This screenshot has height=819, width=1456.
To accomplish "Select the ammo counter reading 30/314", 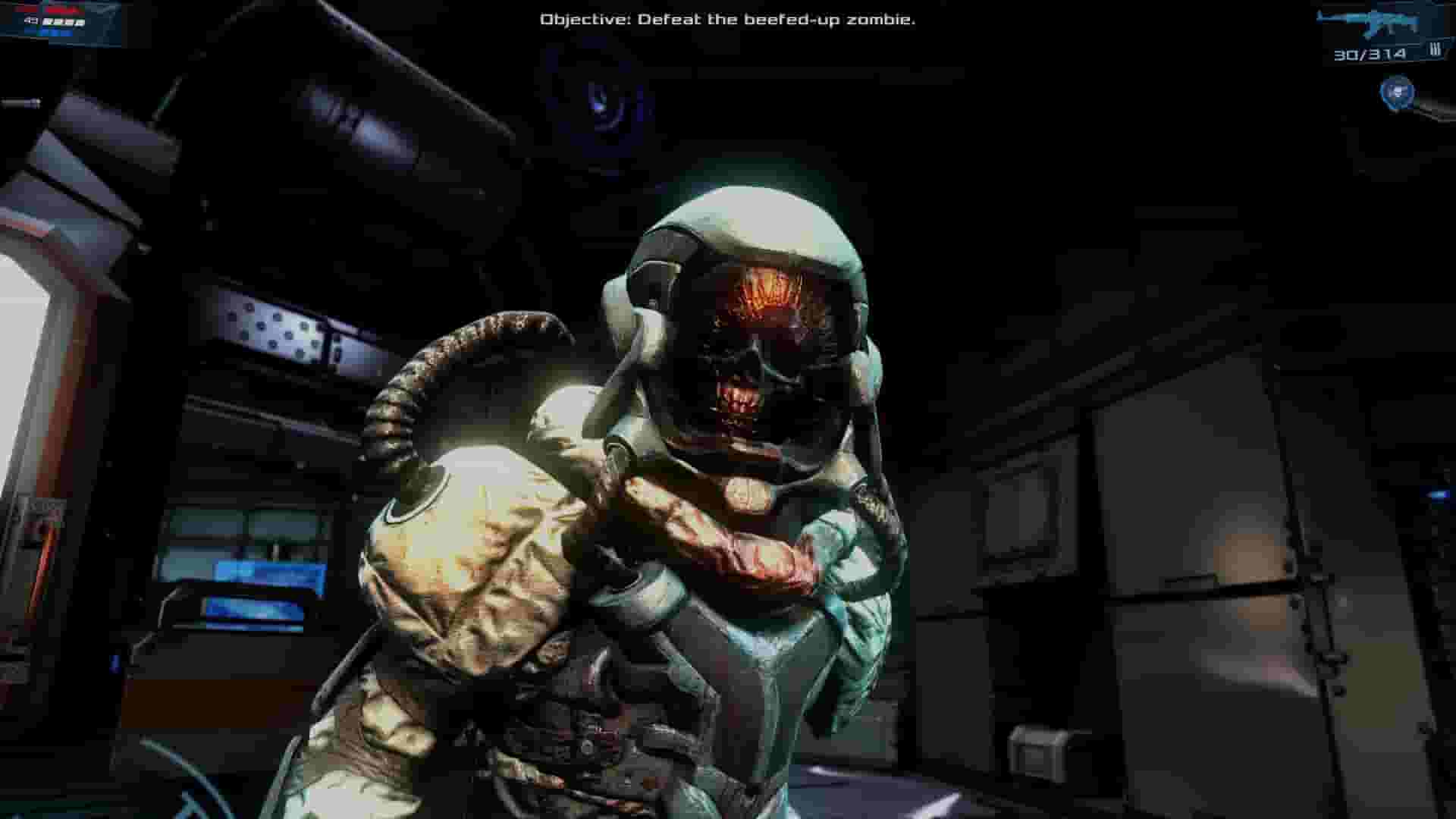I will point(1371,54).
